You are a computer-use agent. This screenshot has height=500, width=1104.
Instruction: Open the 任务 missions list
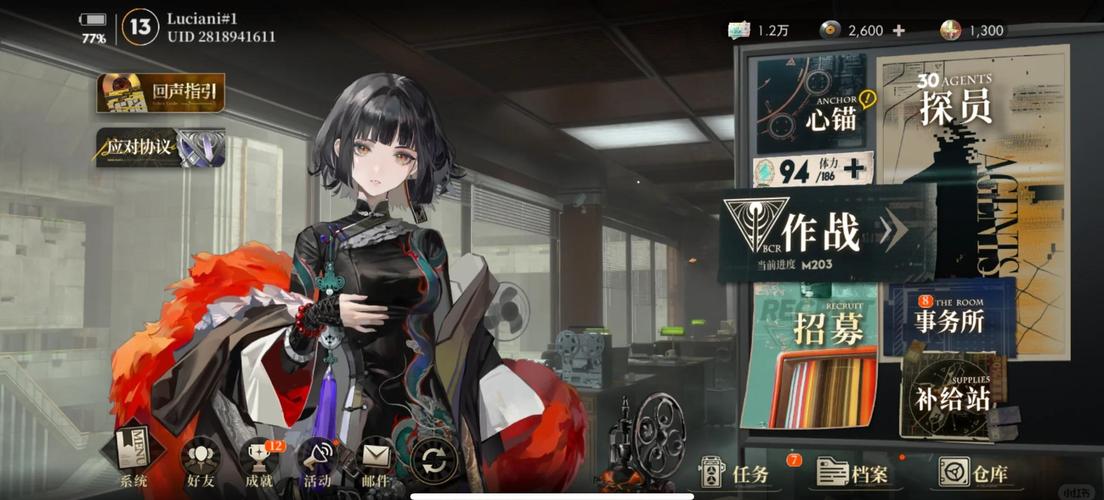[x=738, y=472]
